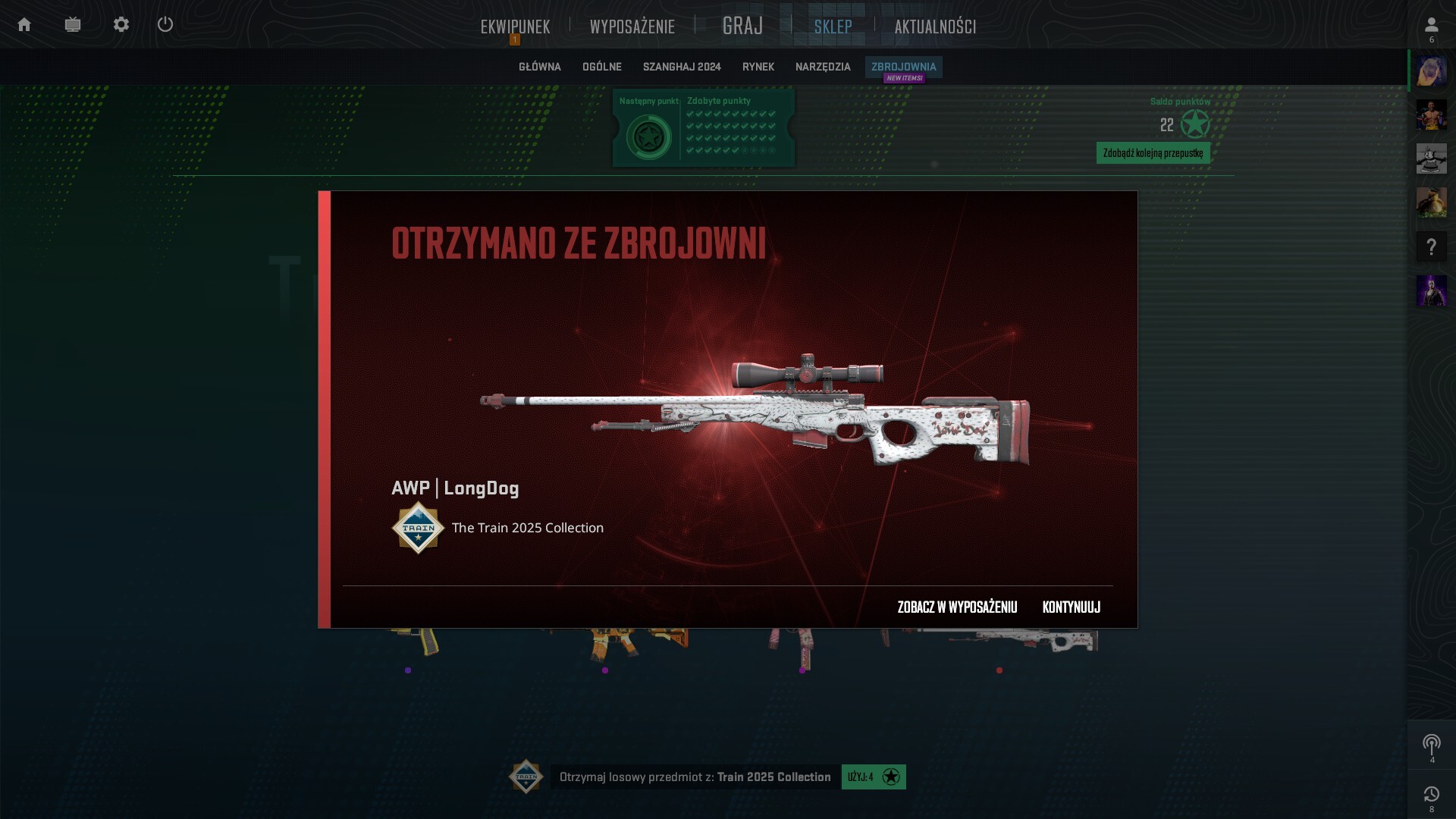Go to the home screen icon
1456x819 pixels.
click(24, 25)
